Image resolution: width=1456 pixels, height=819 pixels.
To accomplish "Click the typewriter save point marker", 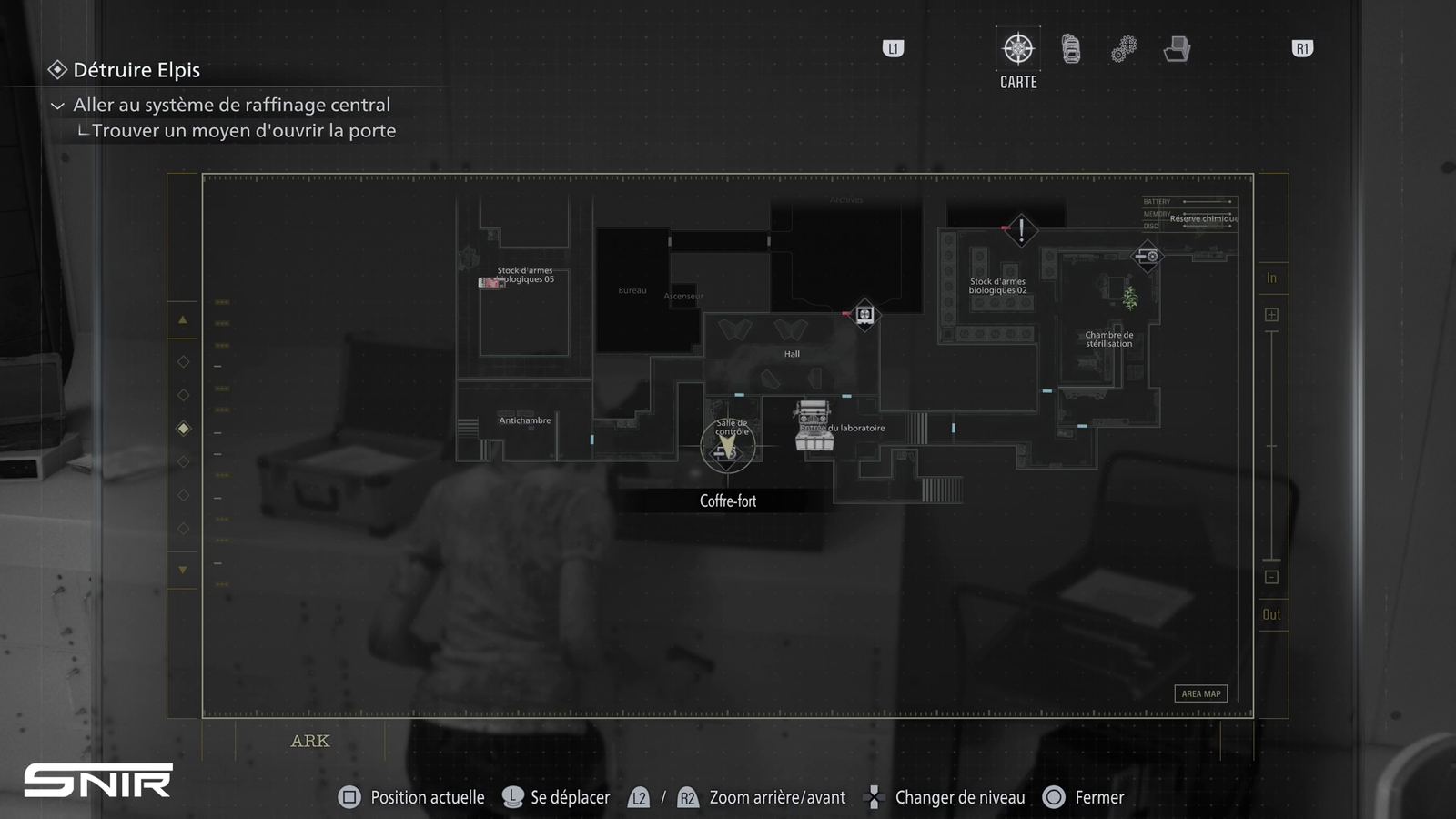I will [814, 427].
